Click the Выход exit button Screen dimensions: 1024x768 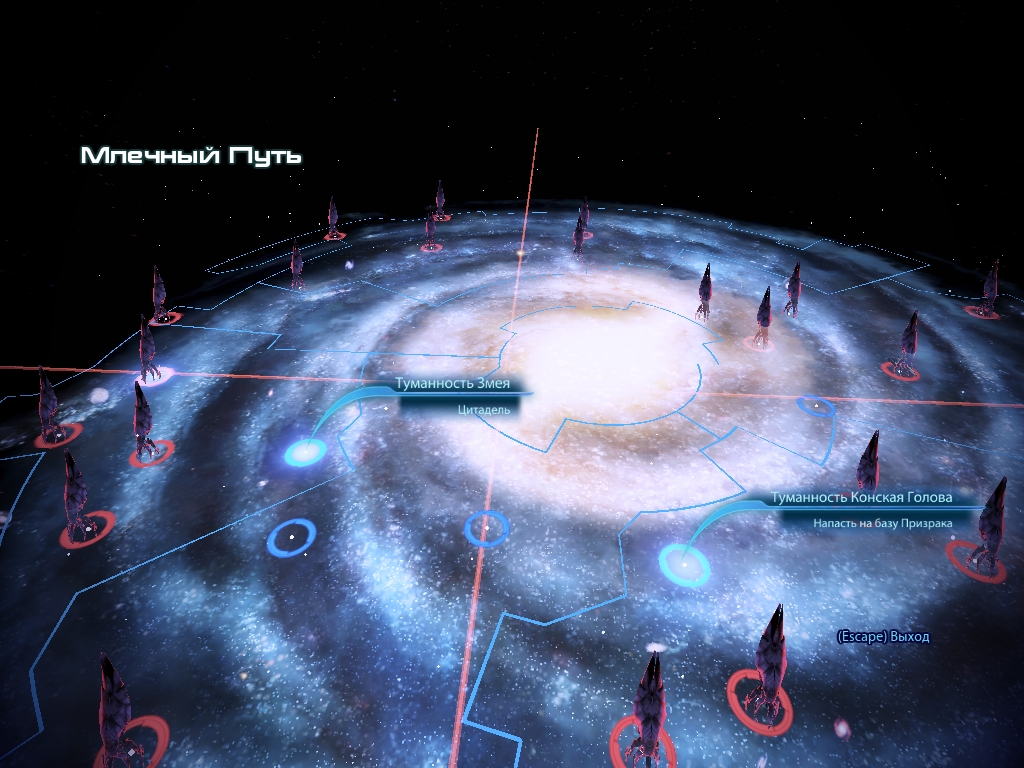point(883,637)
